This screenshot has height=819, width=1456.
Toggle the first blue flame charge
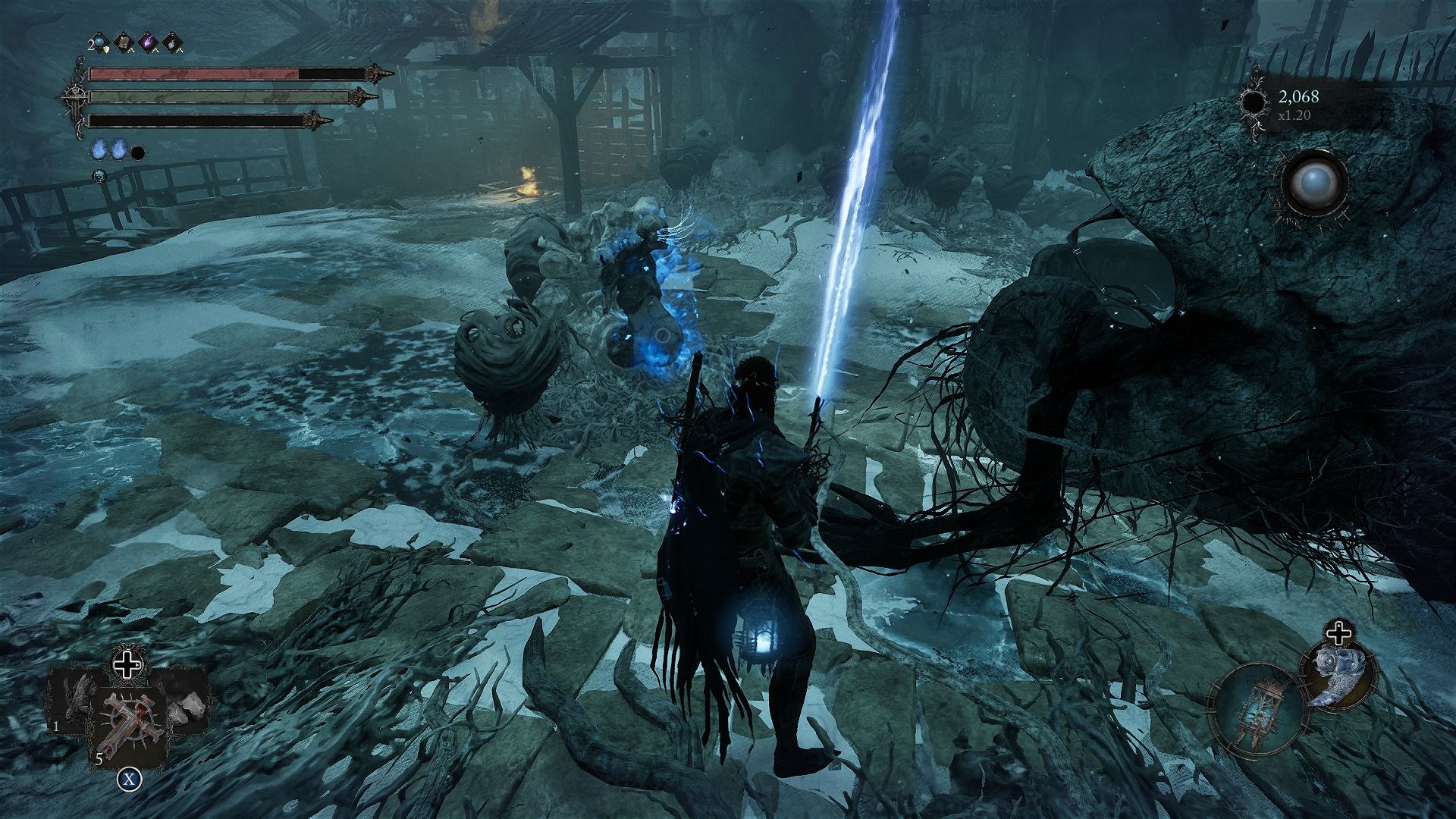tap(99, 149)
